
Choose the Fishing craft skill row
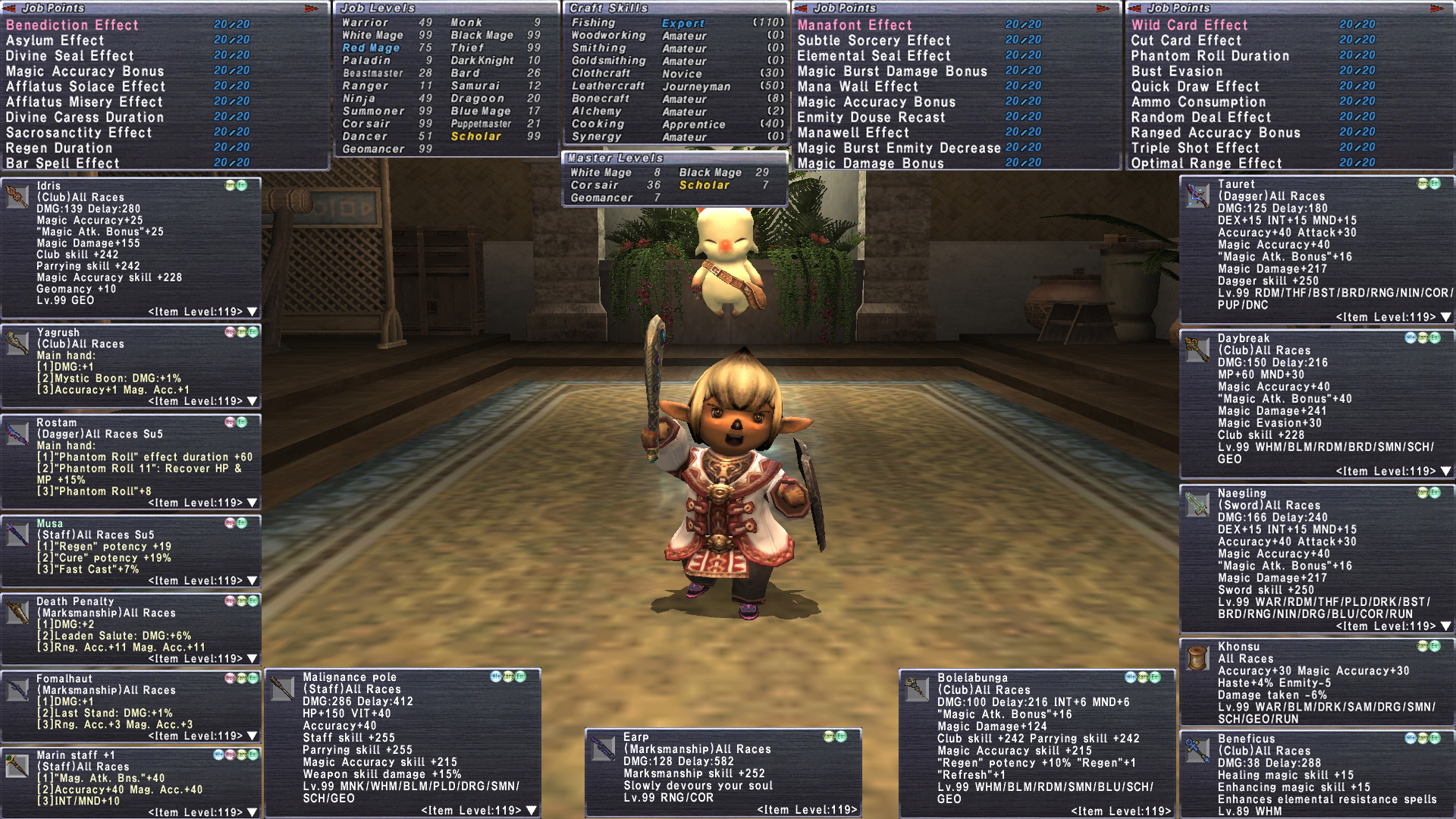click(x=594, y=23)
